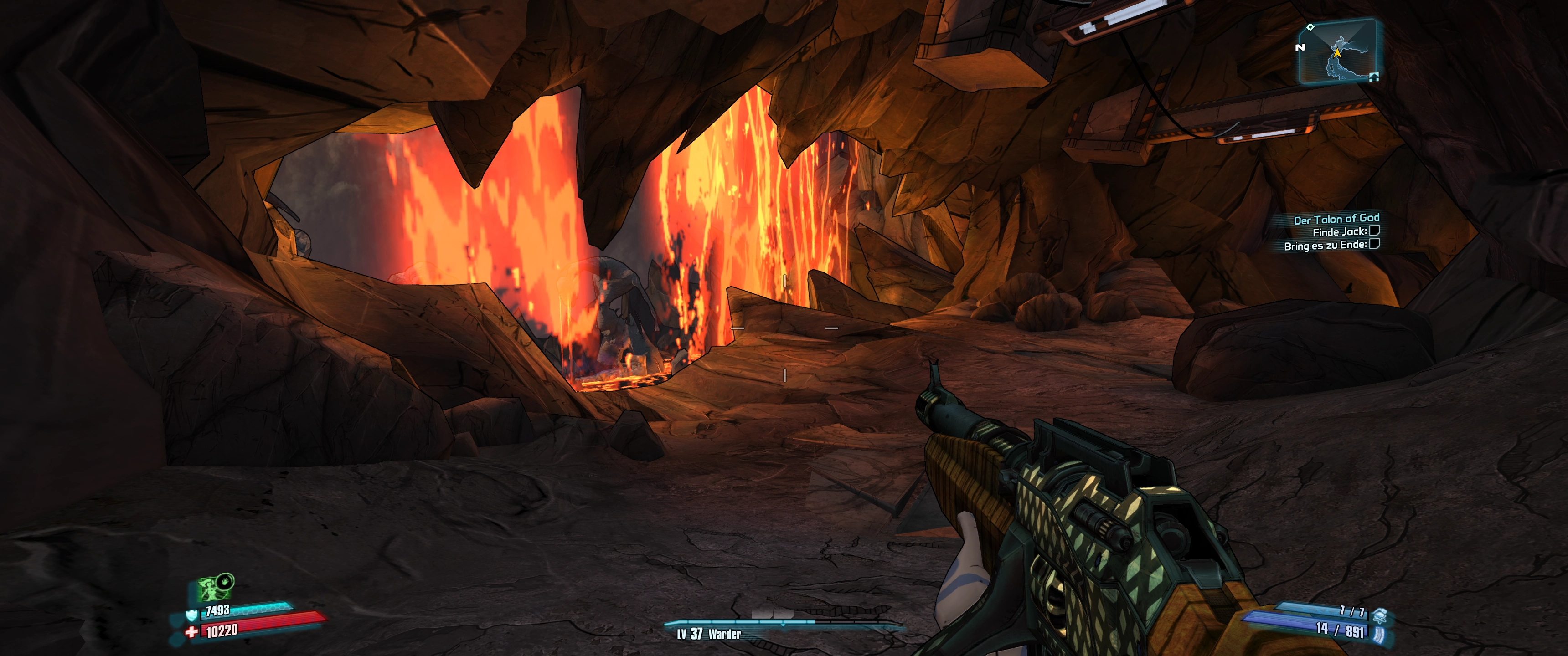The image size is (1568, 656).
Task: Select the Der Talon of God mission title
Action: (x=1336, y=219)
